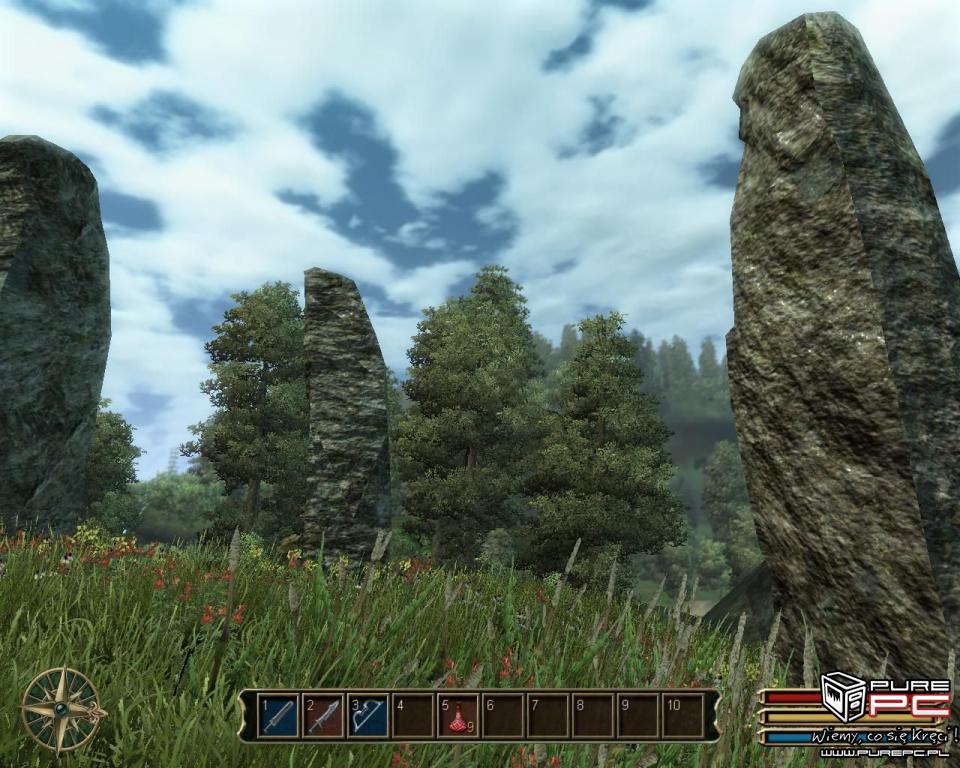
Task: Equip the spear in hotbar slot 2
Action: pyautogui.click(x=323, y=716)
